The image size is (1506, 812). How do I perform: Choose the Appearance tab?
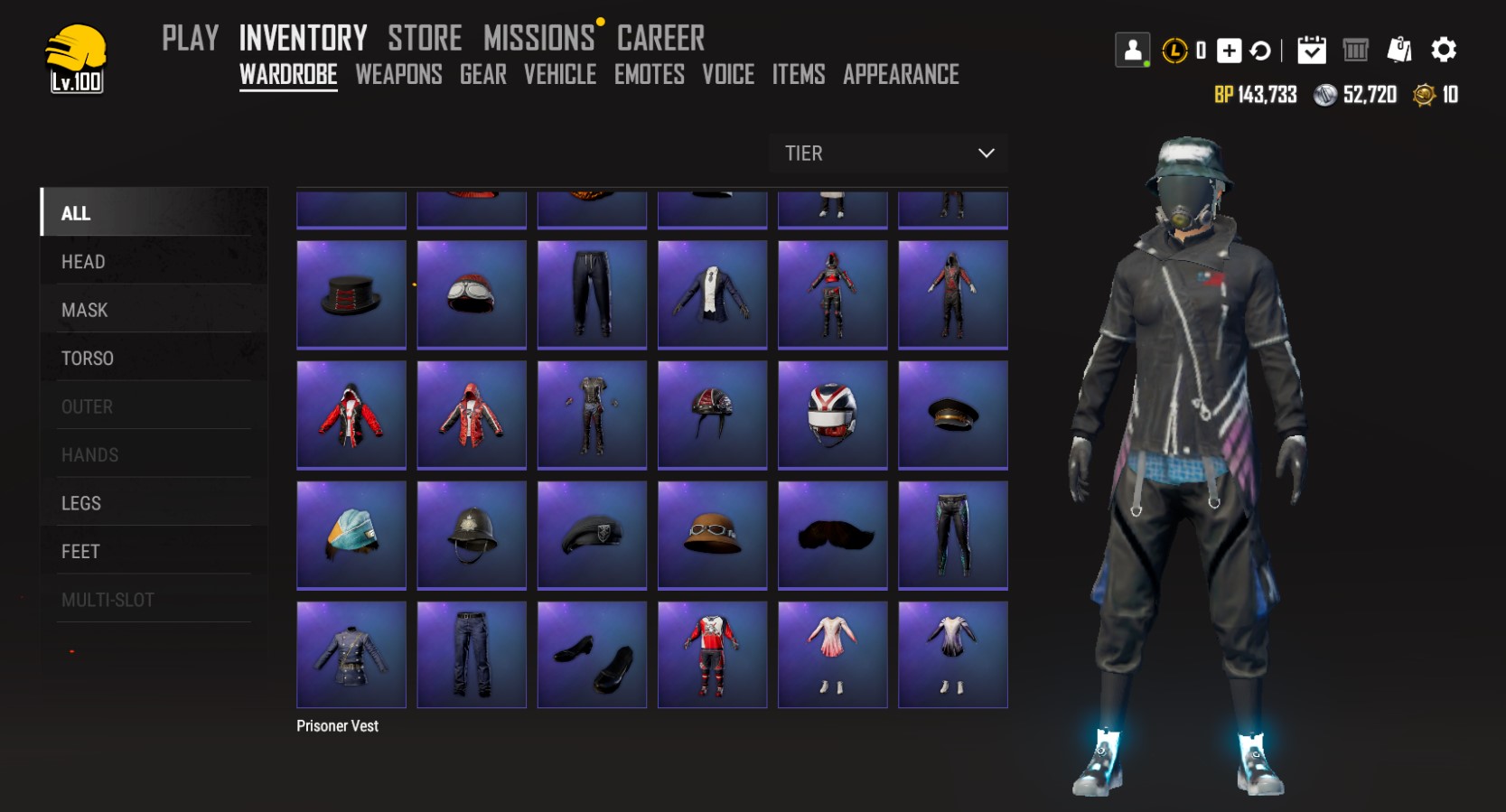click(901, 74)
